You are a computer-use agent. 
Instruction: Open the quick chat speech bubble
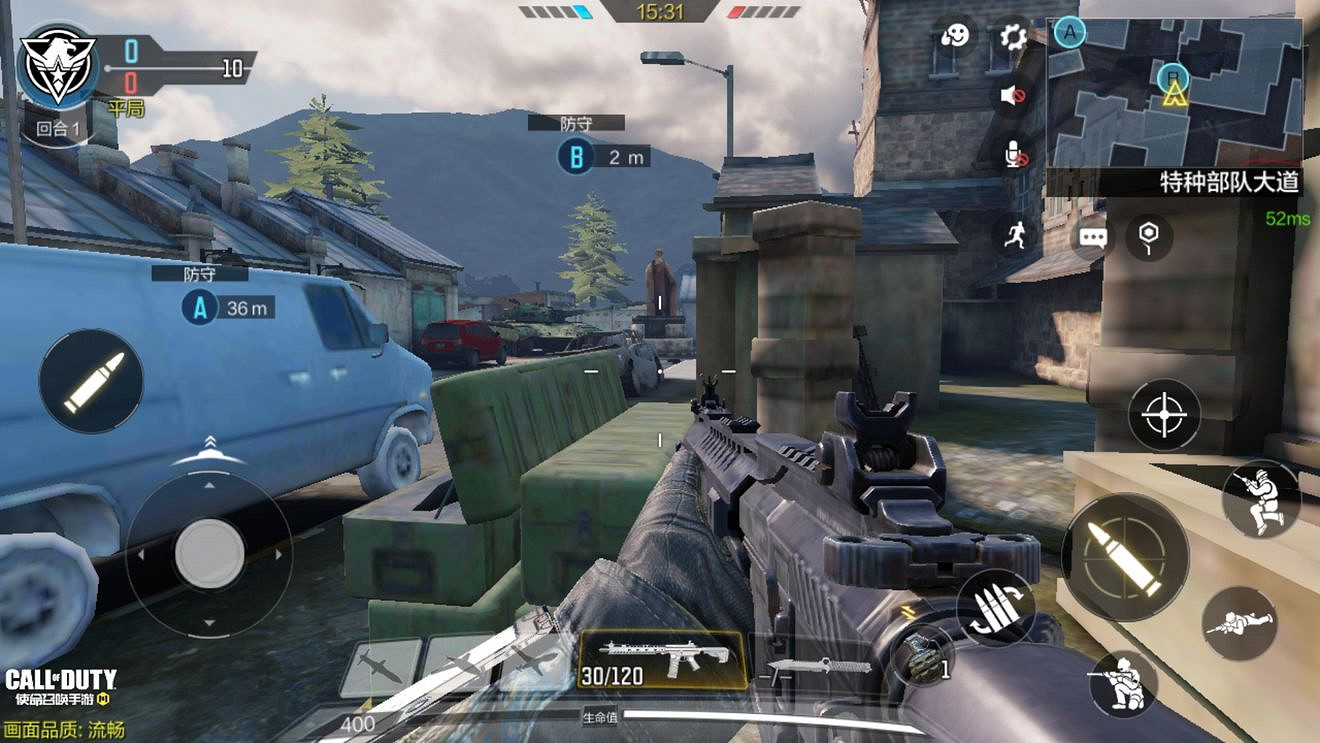click(1093, 238)
